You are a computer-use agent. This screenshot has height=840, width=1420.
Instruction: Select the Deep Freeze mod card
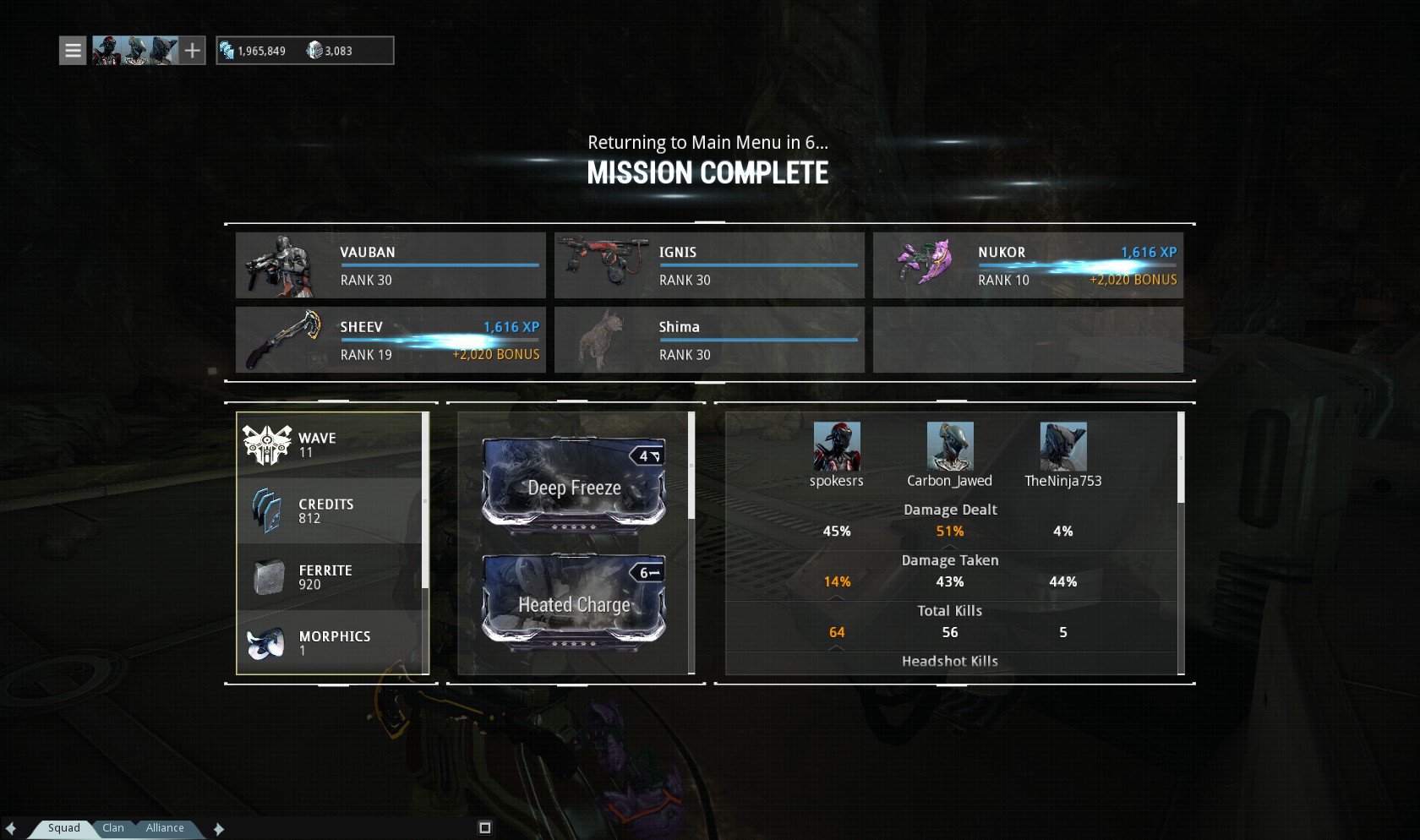[x=574, y=483]
